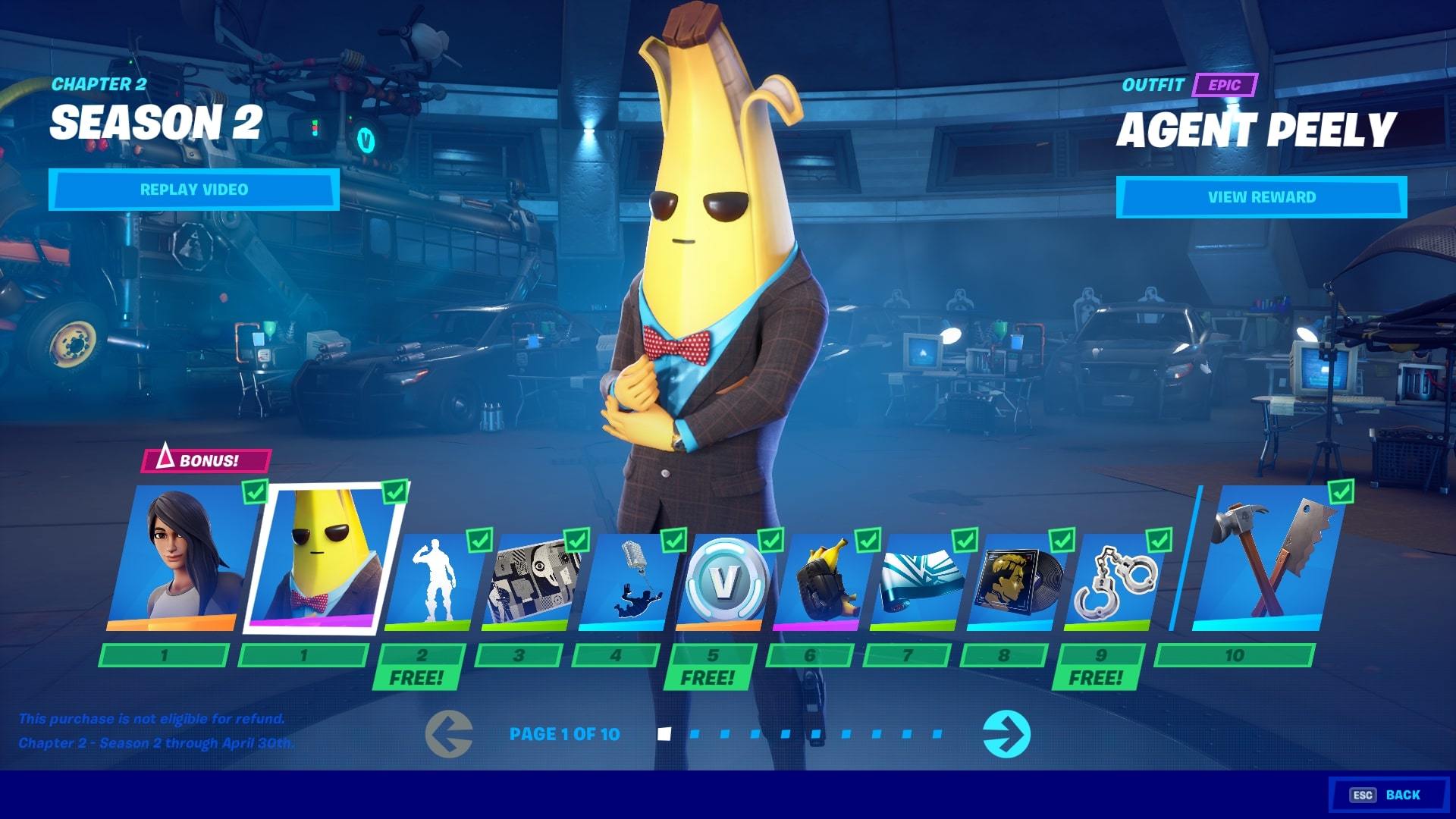Screen dimensions: 1456x819
Task: Go back using the Back button
Action: (1388, 795)
